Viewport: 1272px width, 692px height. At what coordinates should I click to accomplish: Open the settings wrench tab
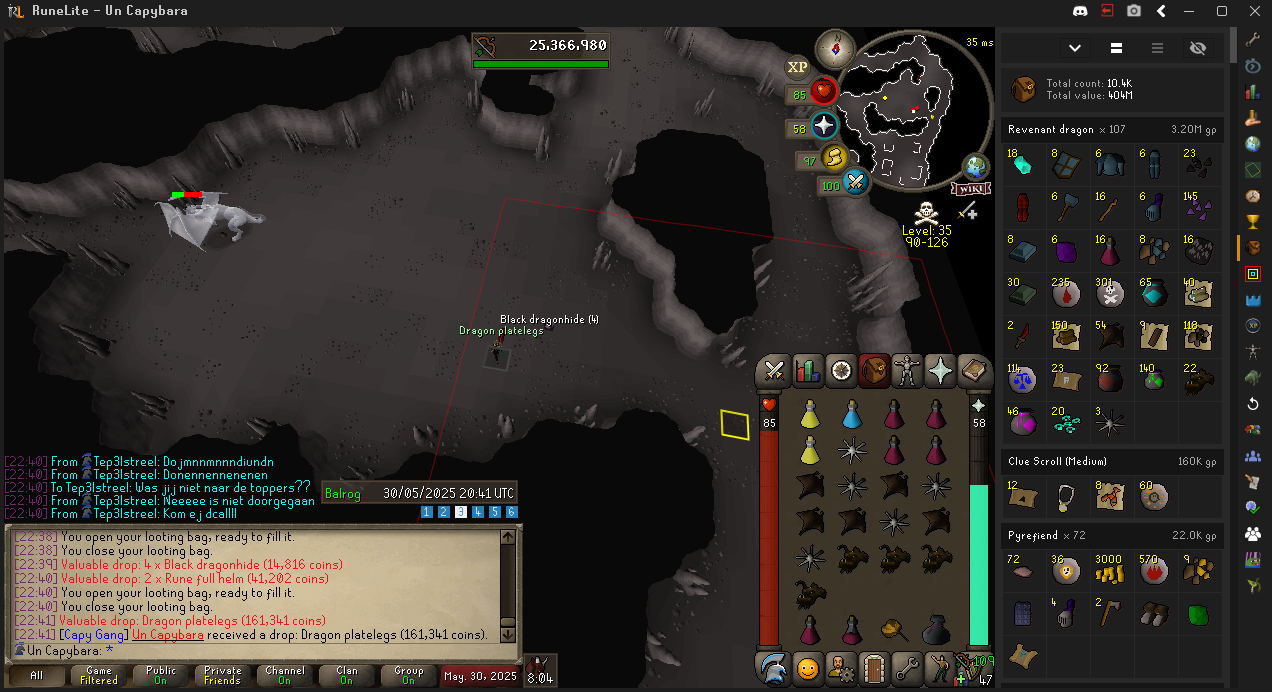pyautogui.click(x=907, y=667)
